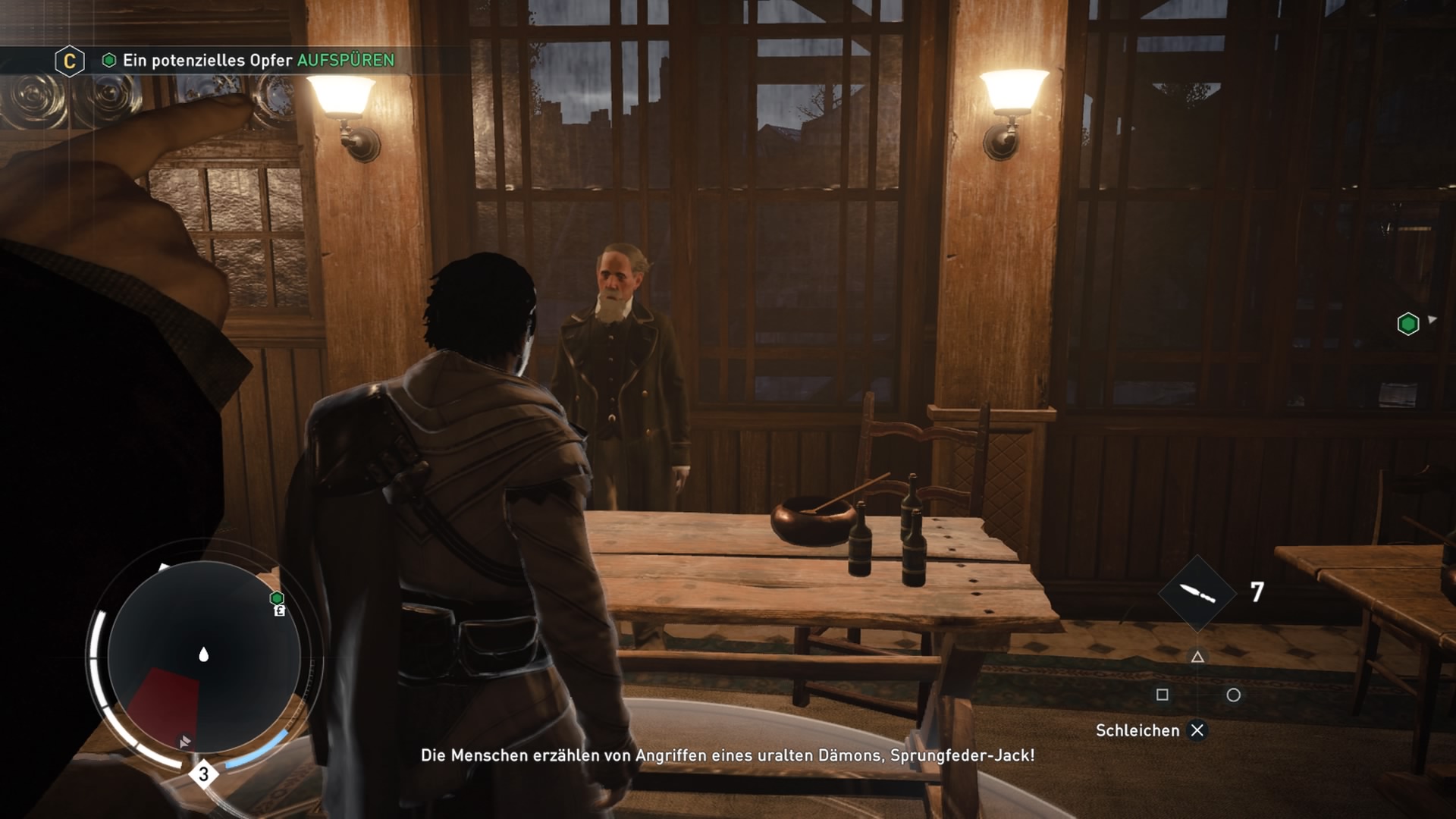The image size is (1456, 819).
Task: Select the throwing knife weapon icon
Action: point(1197,593)
